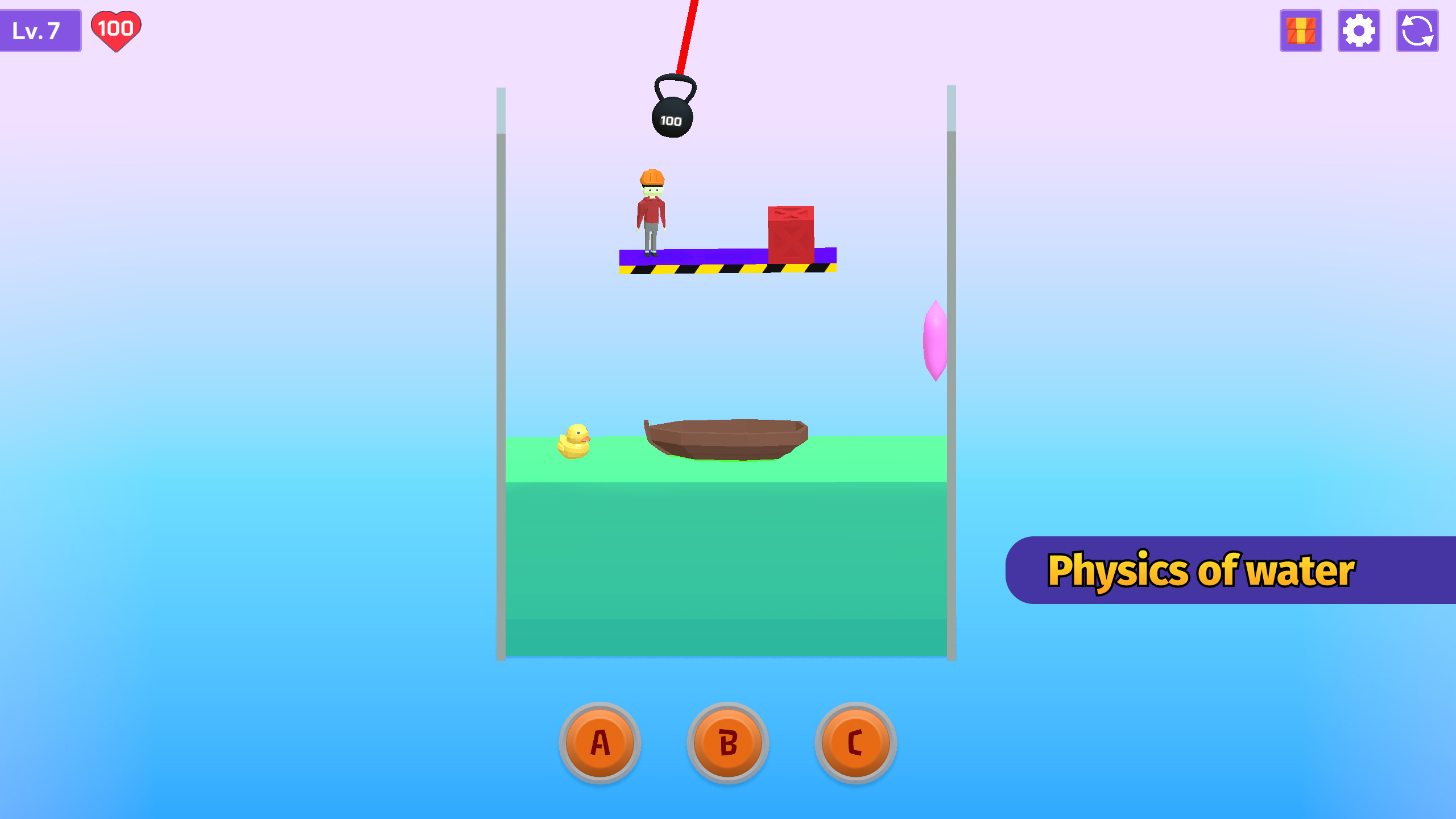Restart the level with the circular arrows icon
The width and height of the screenshot is (1456, 819).
[1417, 31]
